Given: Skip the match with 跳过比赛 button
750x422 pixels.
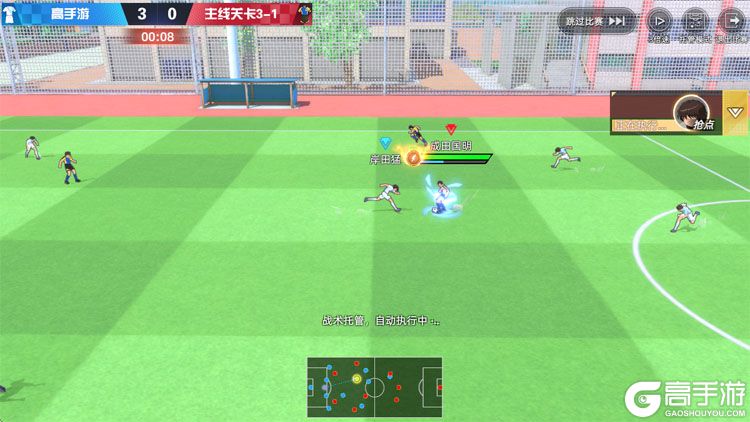Looking at the screenshot, I should [x=596, y=20].
